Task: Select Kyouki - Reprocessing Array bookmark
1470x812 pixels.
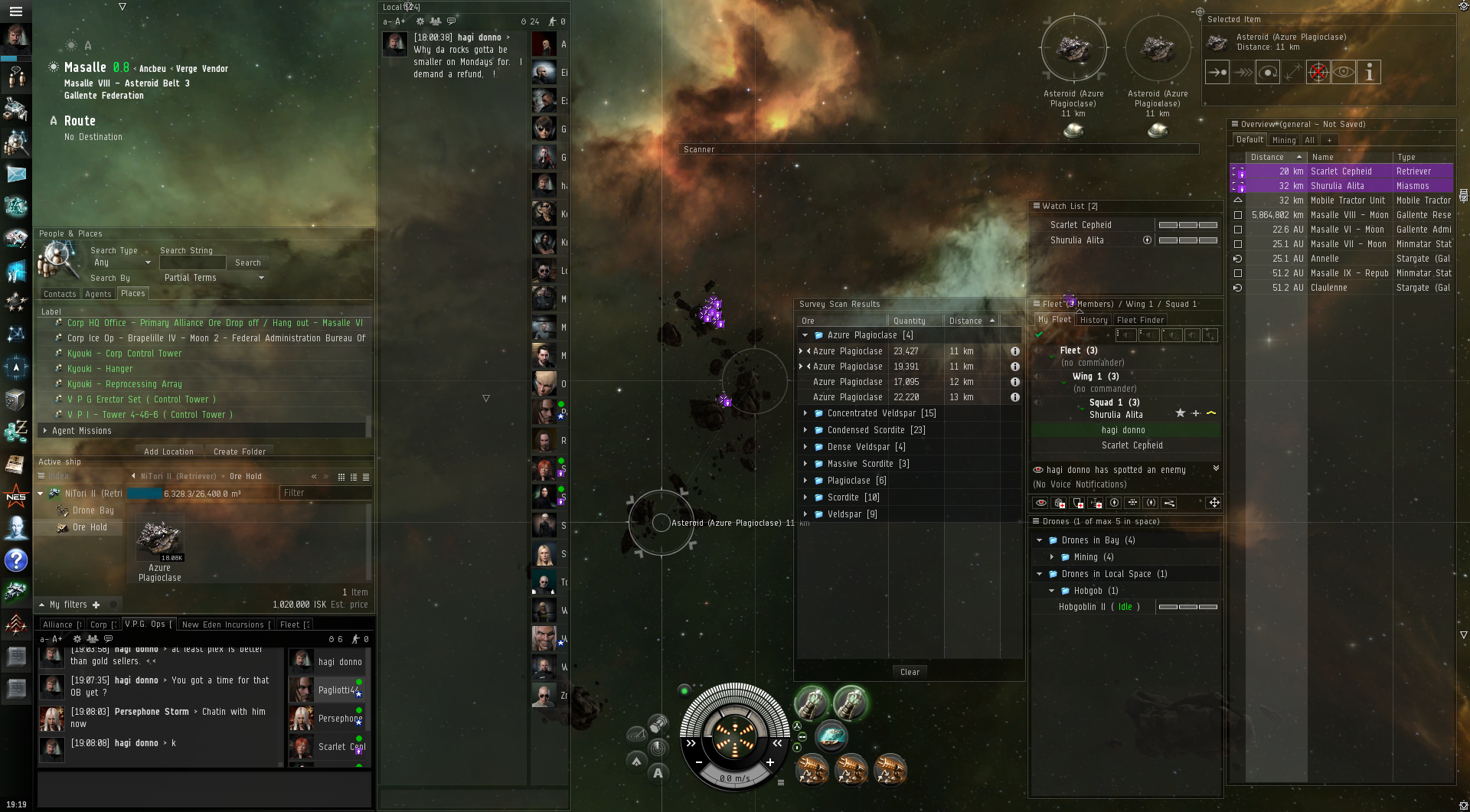Action: click(x=124, y=384)
